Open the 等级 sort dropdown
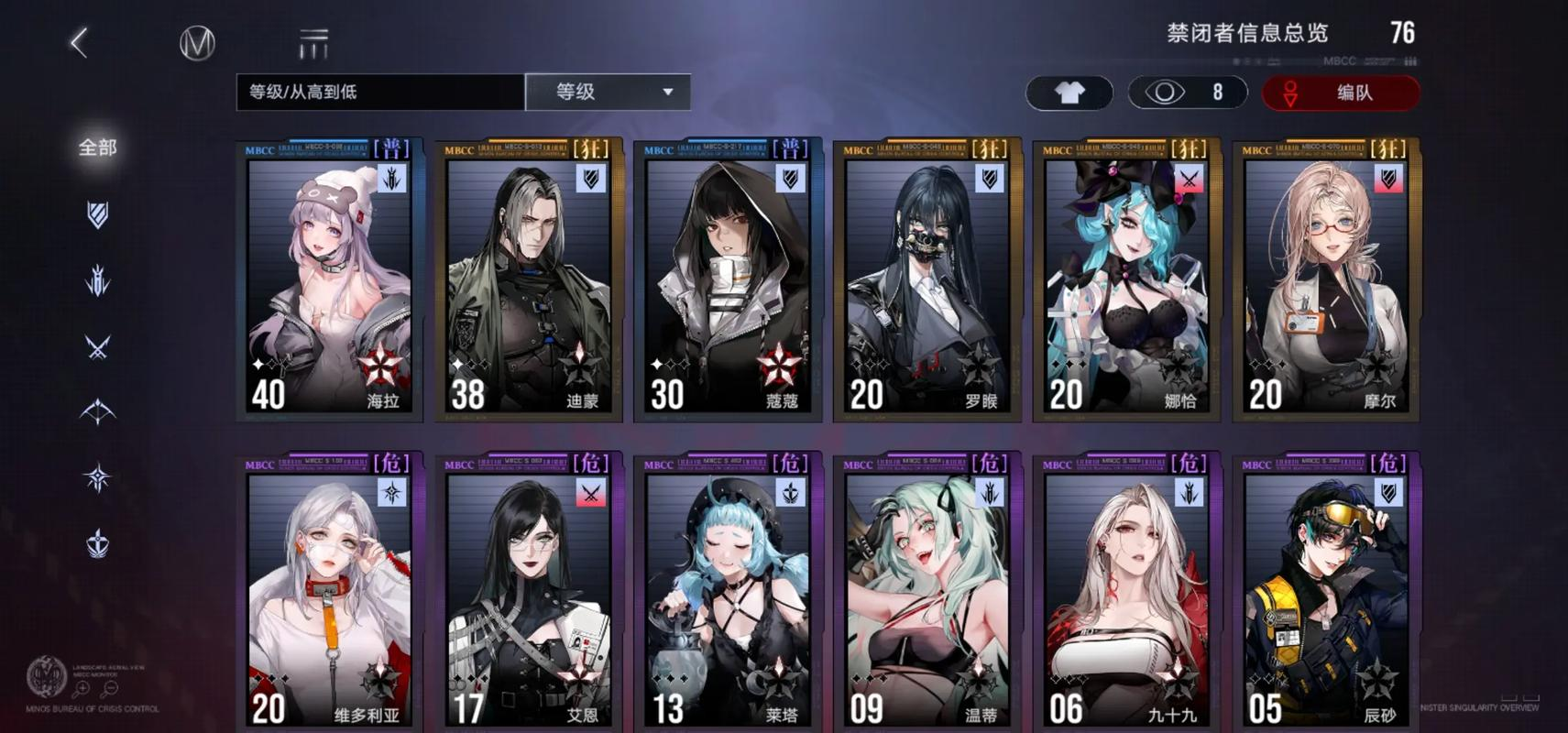This screenshot has width=1568, height=733. pyautogui.click(x=608, y=92)
